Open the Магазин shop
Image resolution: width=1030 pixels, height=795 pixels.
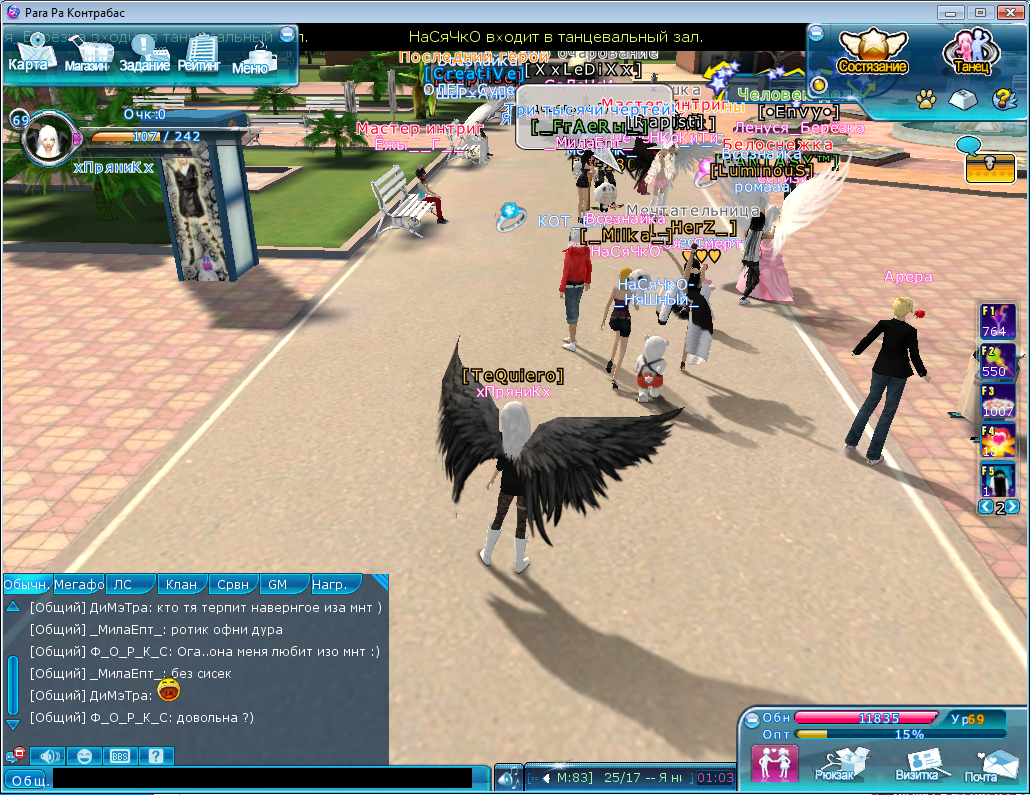pos(88,55)
